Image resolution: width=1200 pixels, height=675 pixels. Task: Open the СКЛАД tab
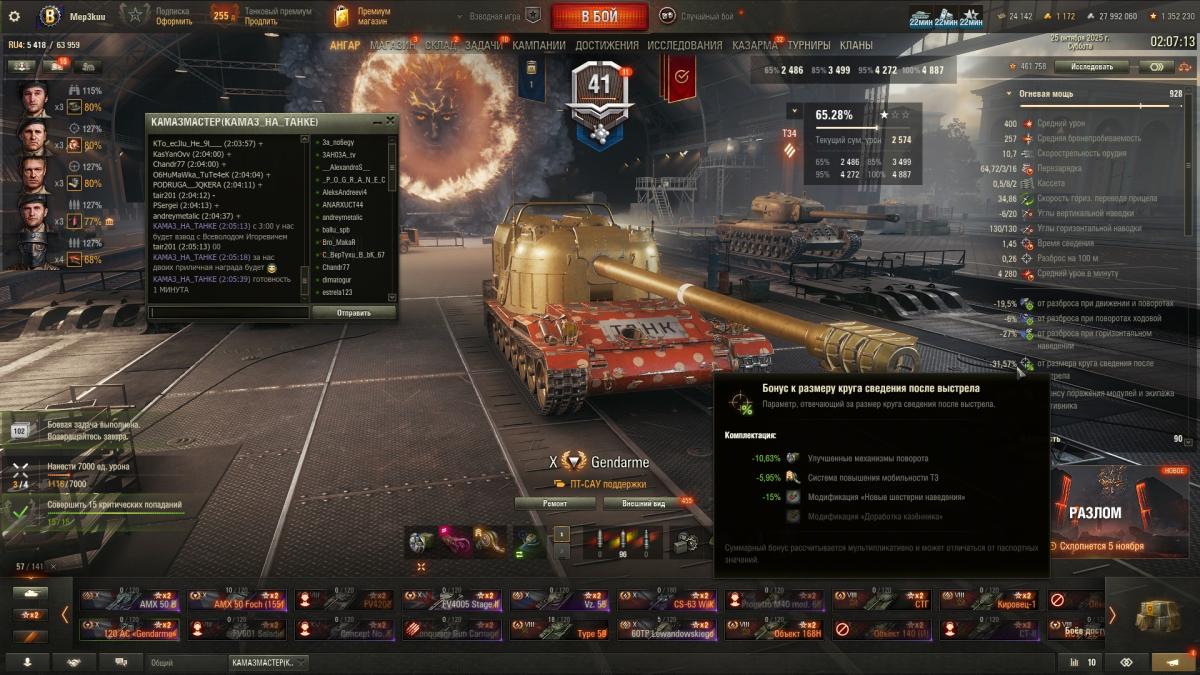pyautogui.click(x=440, y=45)
